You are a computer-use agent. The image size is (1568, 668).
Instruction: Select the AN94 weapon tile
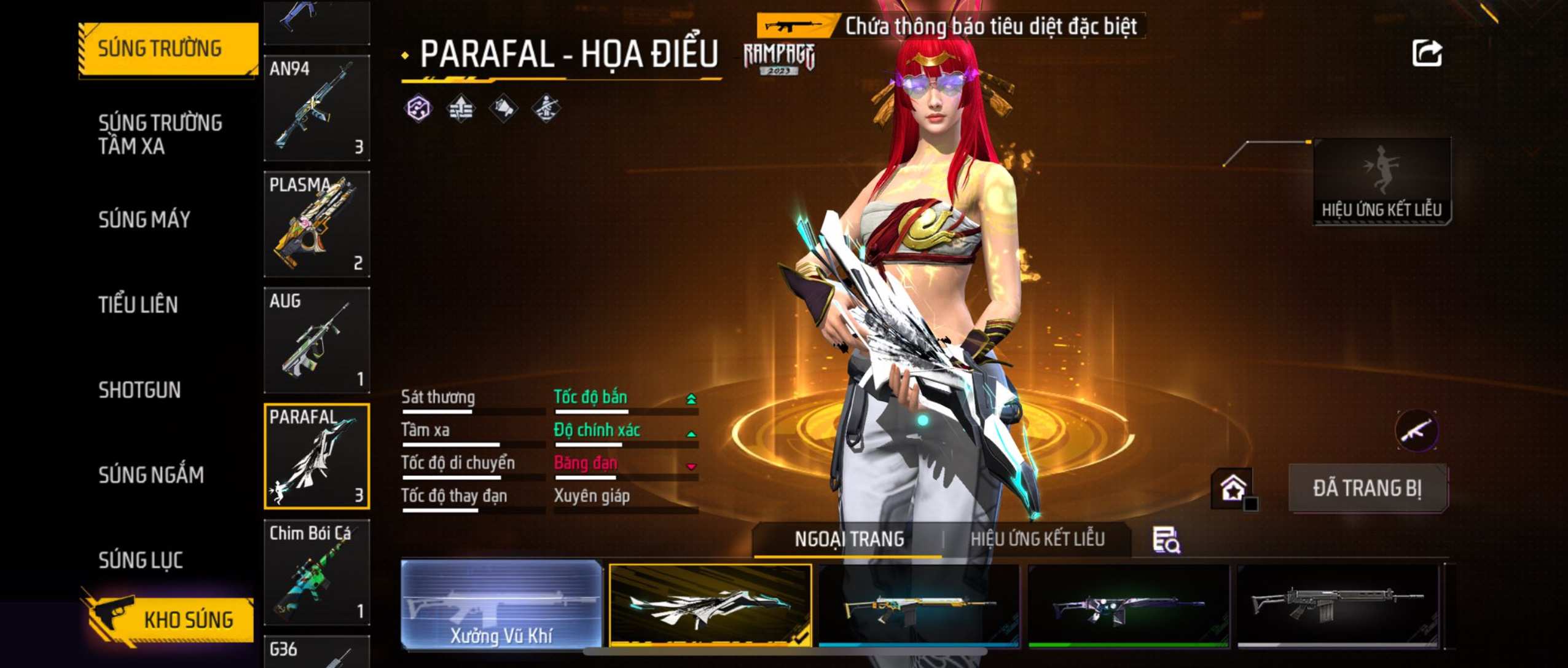316,108
